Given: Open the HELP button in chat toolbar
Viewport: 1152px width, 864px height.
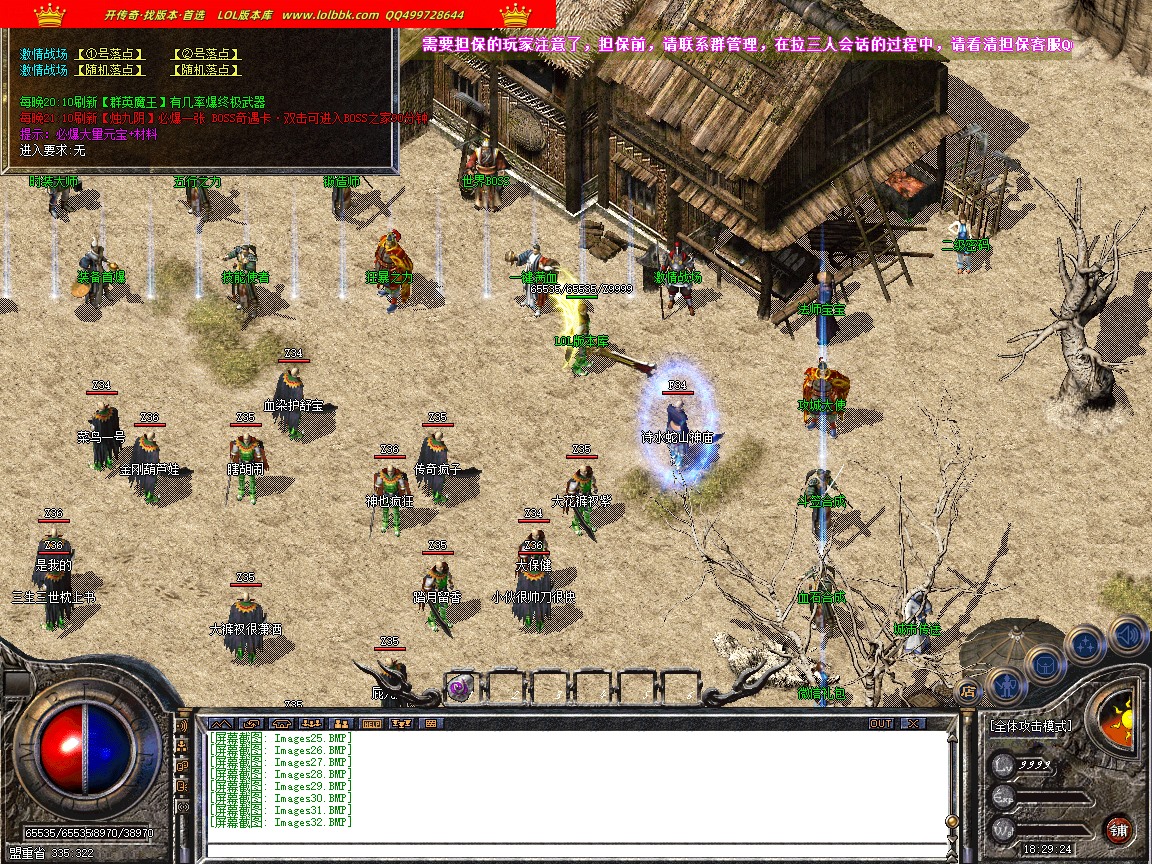Looking at the screenshot, I should (x=371, y=723).
